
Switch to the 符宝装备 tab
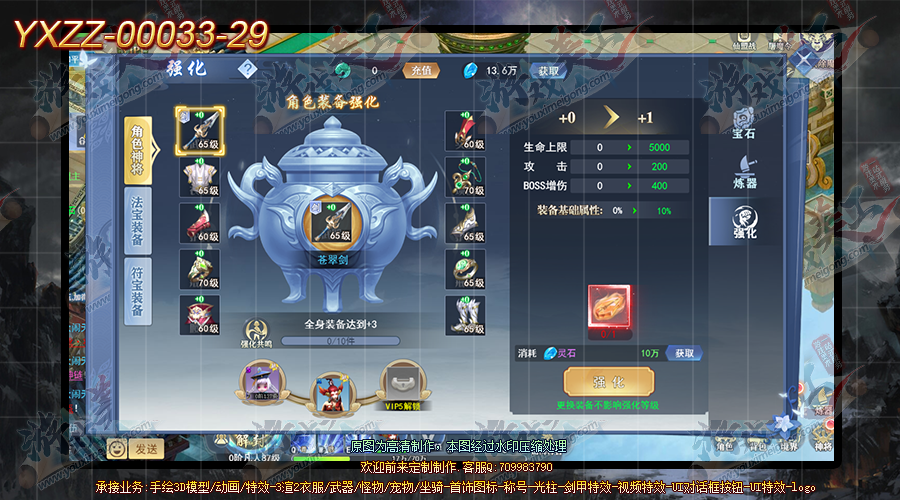(138, 290)
